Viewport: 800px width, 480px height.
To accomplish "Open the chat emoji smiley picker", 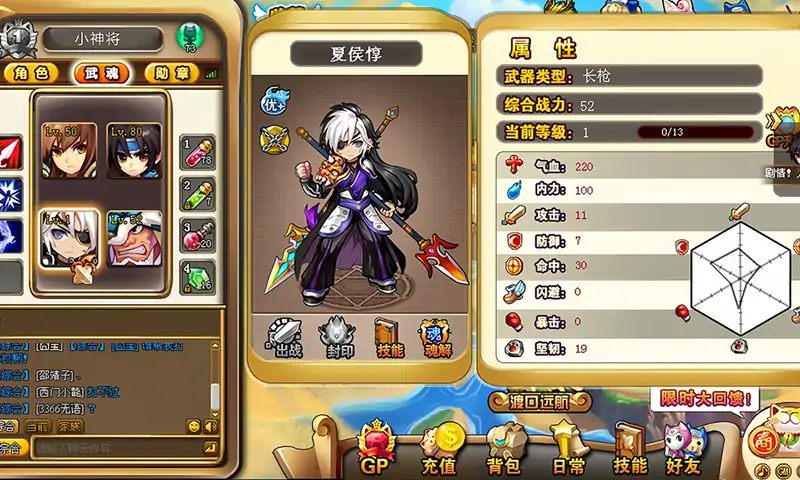I will tap(194, 426).
